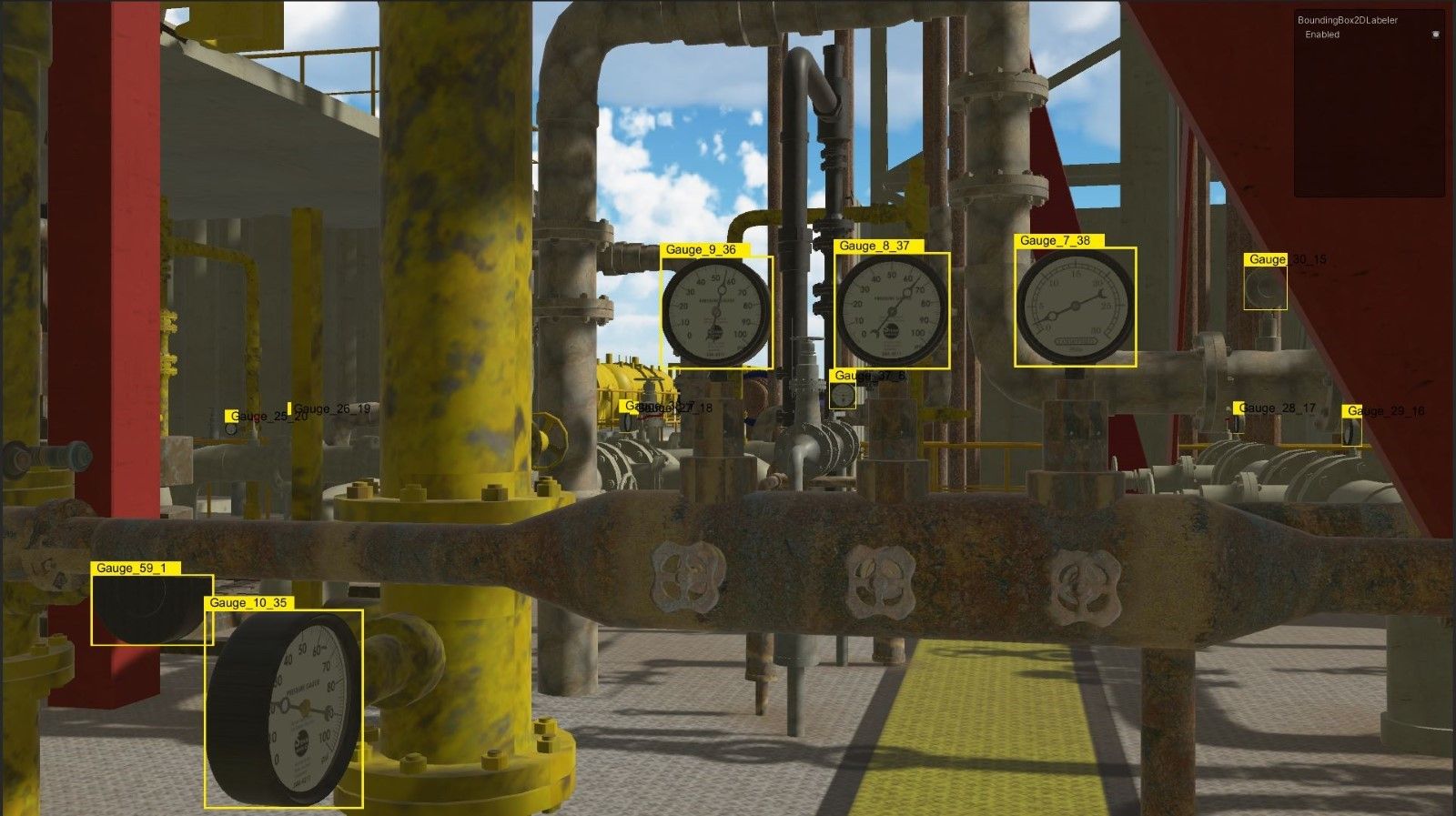Toggle the BoundingBox2DLabeler Enabled checkbox

[x=1436, y=35]
